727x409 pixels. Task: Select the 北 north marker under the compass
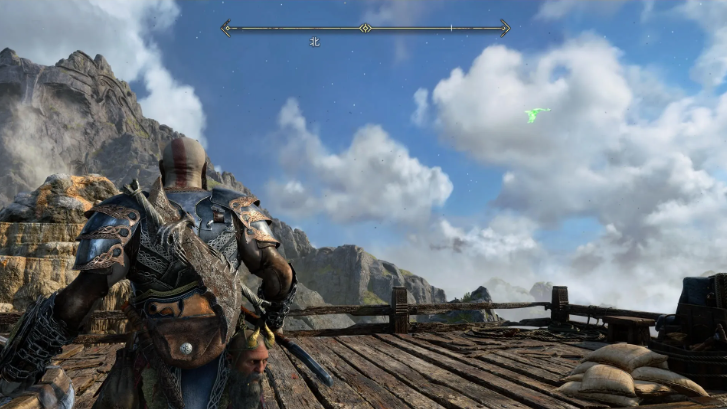click(314, 42)
